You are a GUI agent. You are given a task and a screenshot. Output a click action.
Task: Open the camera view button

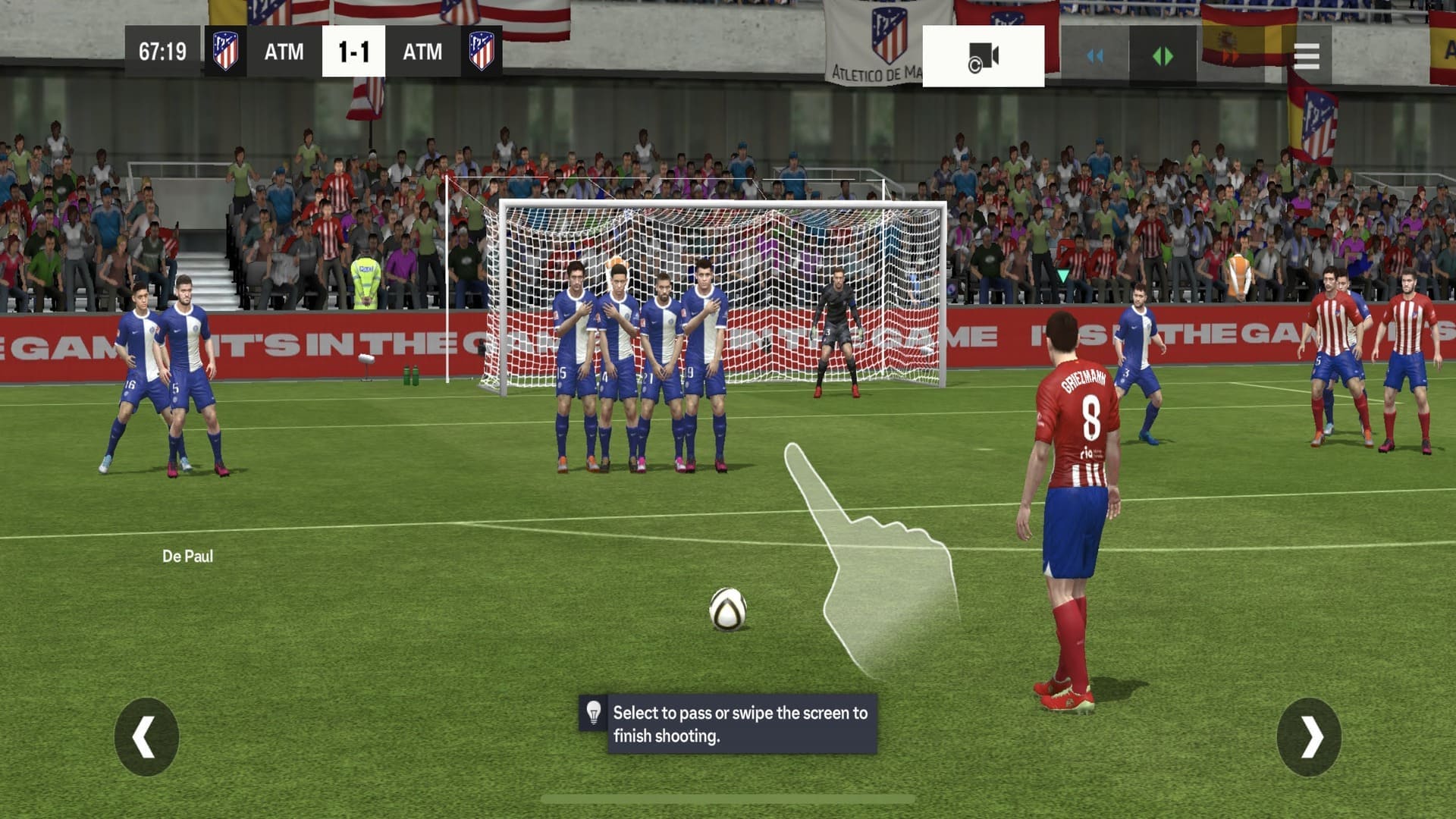pos(983,56)
